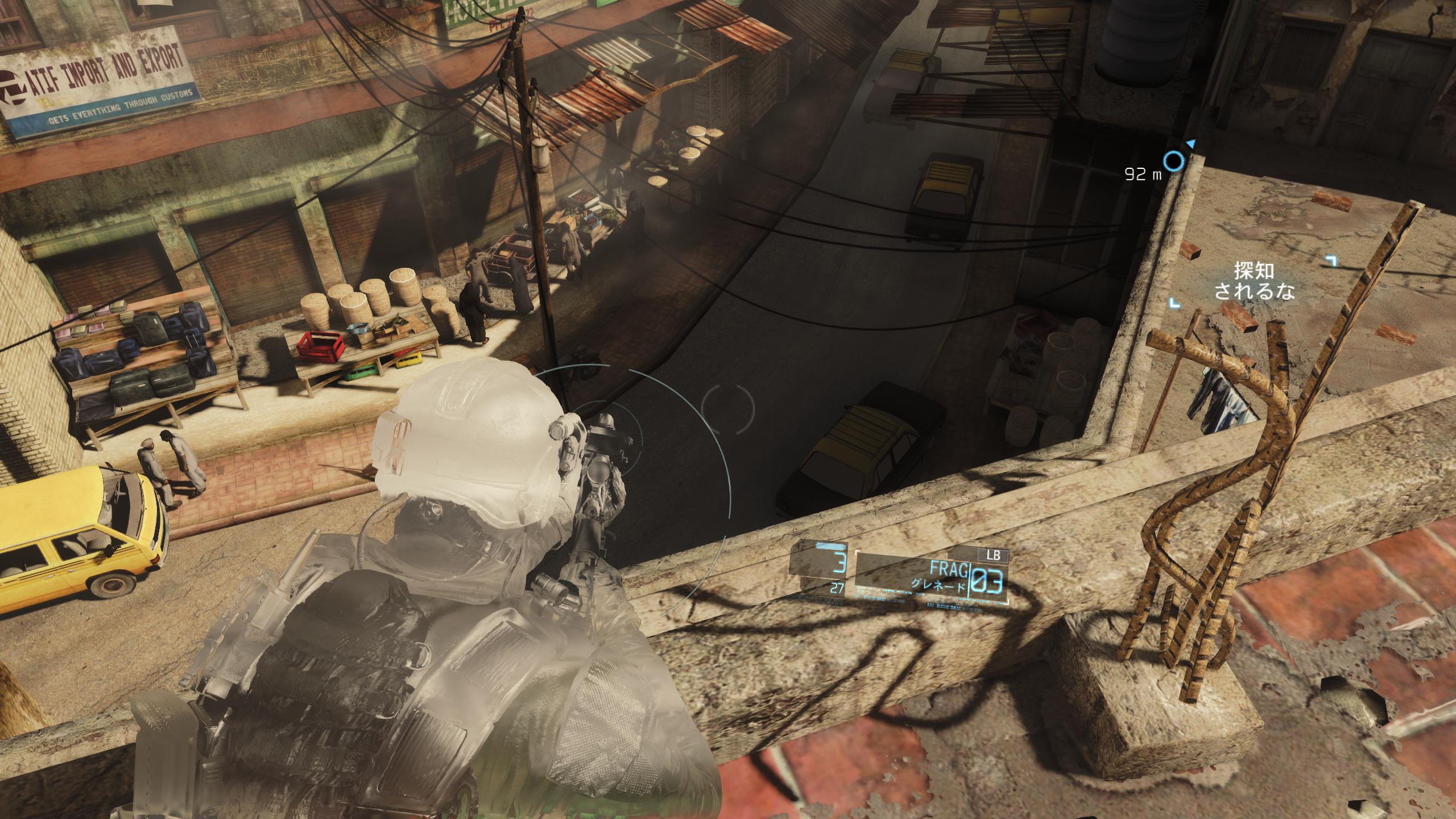Click the blue circular objective waypoint marker
This screenshot has width=1456, height=819.
click(x=1172, y=162)
